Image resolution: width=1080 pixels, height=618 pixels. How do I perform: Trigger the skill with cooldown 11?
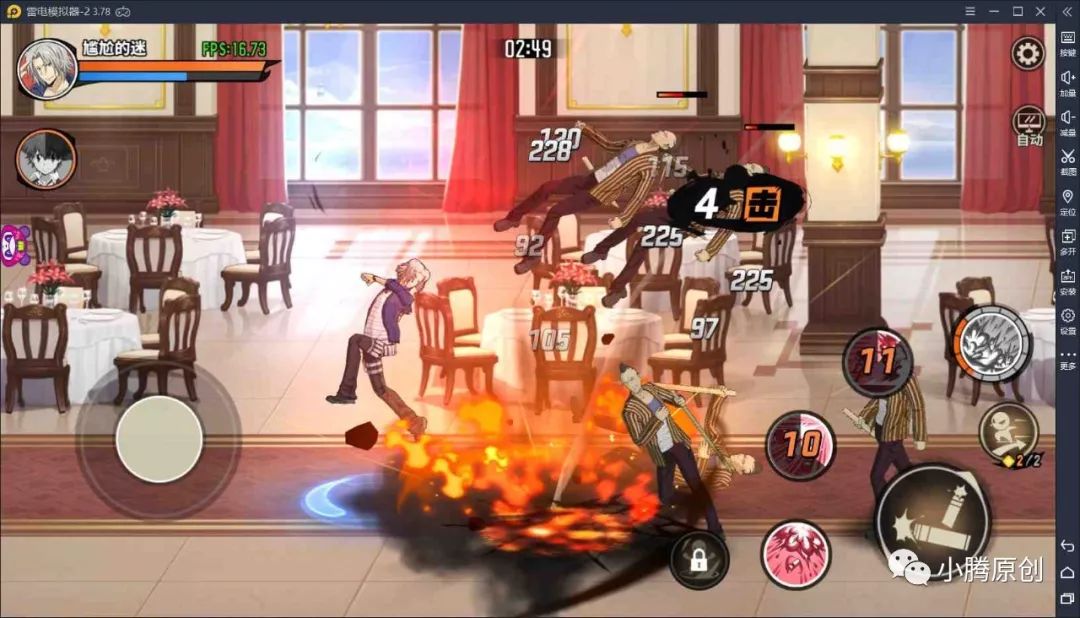point(877,362)
